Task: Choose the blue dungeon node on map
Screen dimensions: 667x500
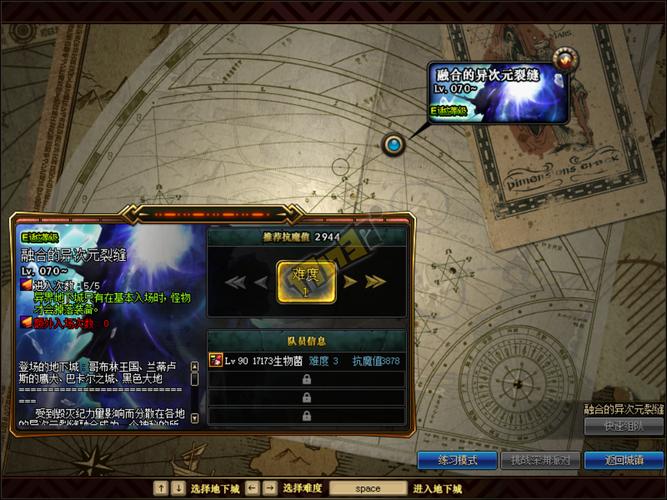Action: (394, 145)
